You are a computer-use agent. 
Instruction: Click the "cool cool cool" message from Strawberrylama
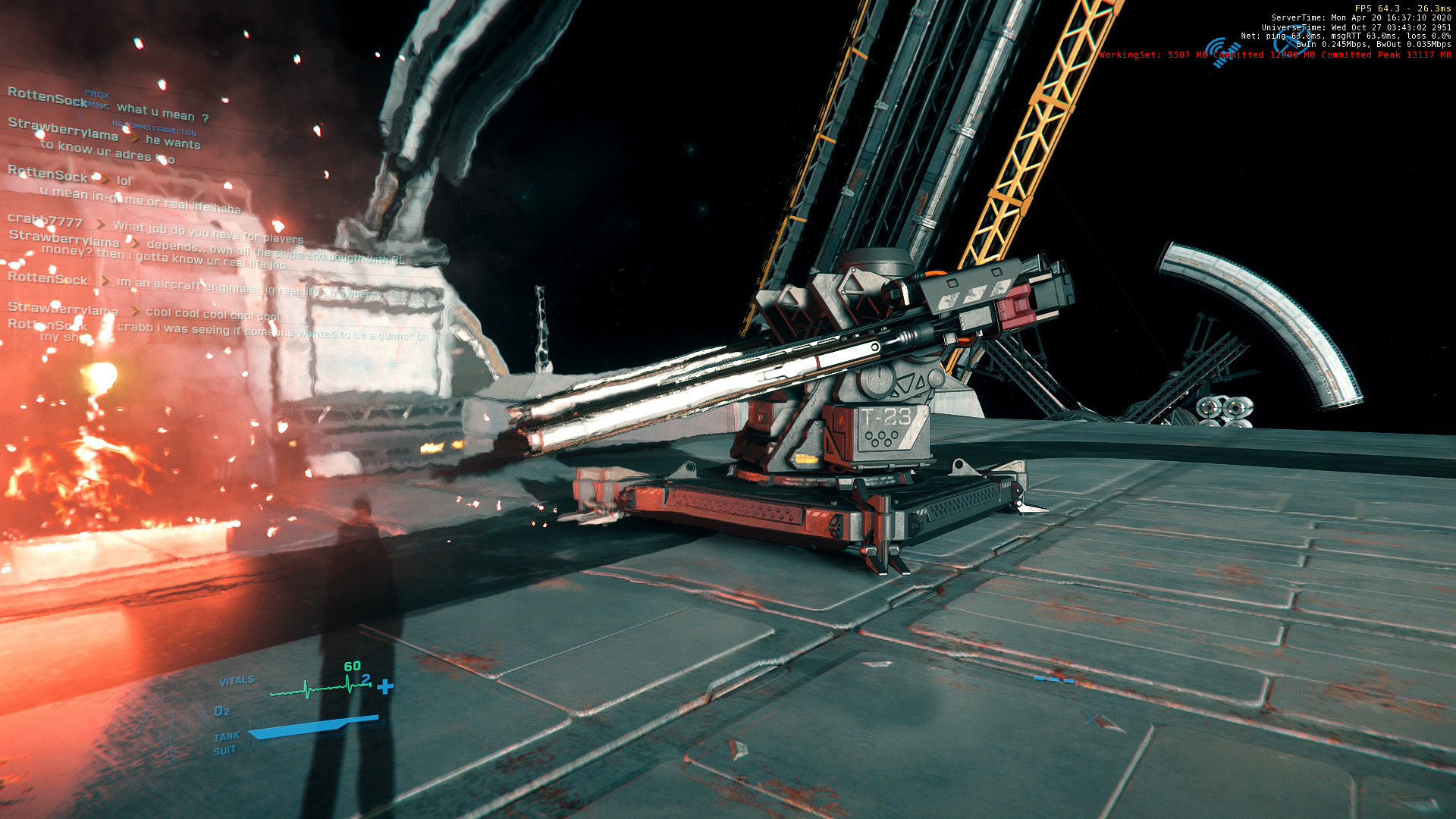(212, 314)
